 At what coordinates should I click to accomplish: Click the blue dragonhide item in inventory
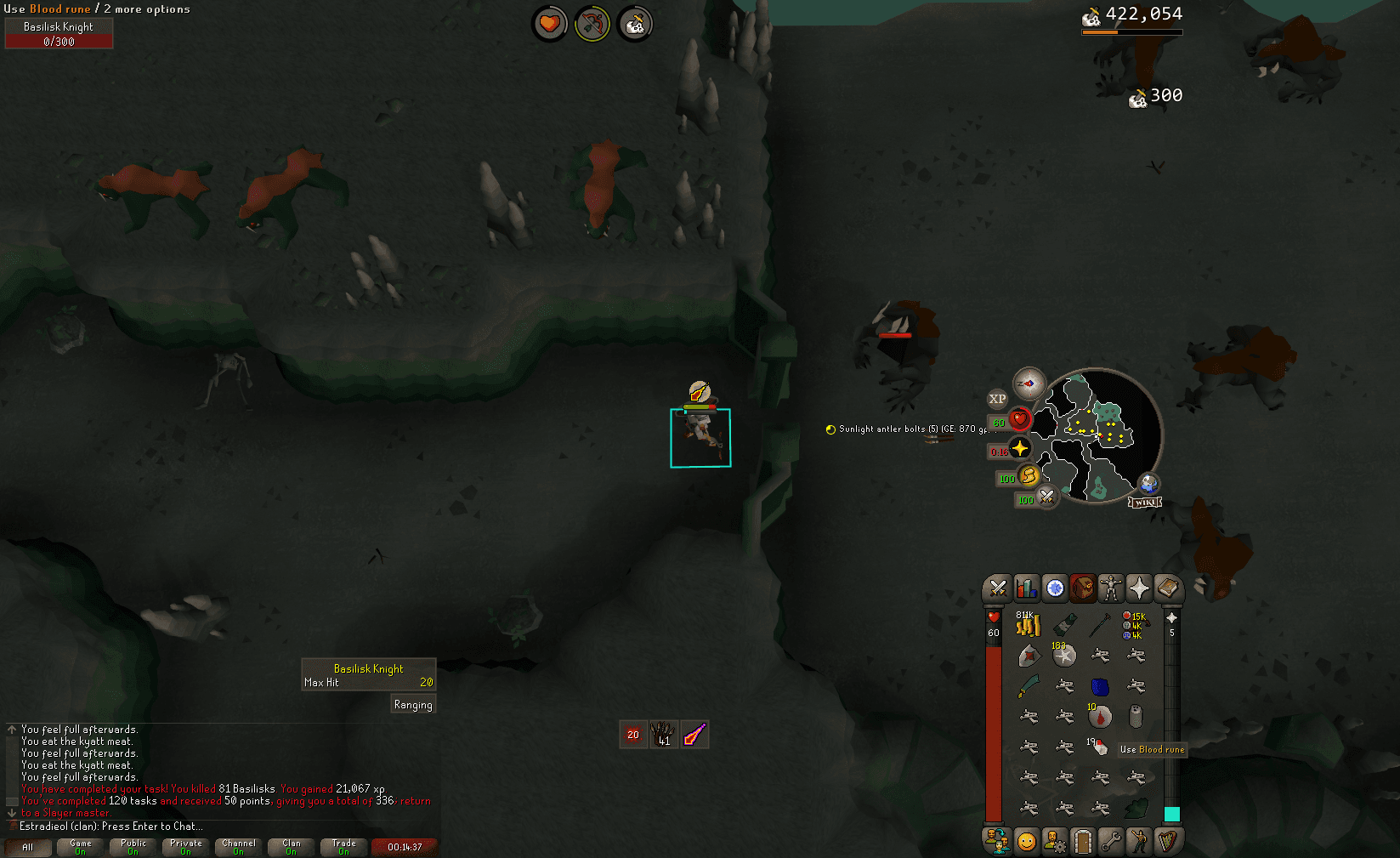[x=1100, y=686]
